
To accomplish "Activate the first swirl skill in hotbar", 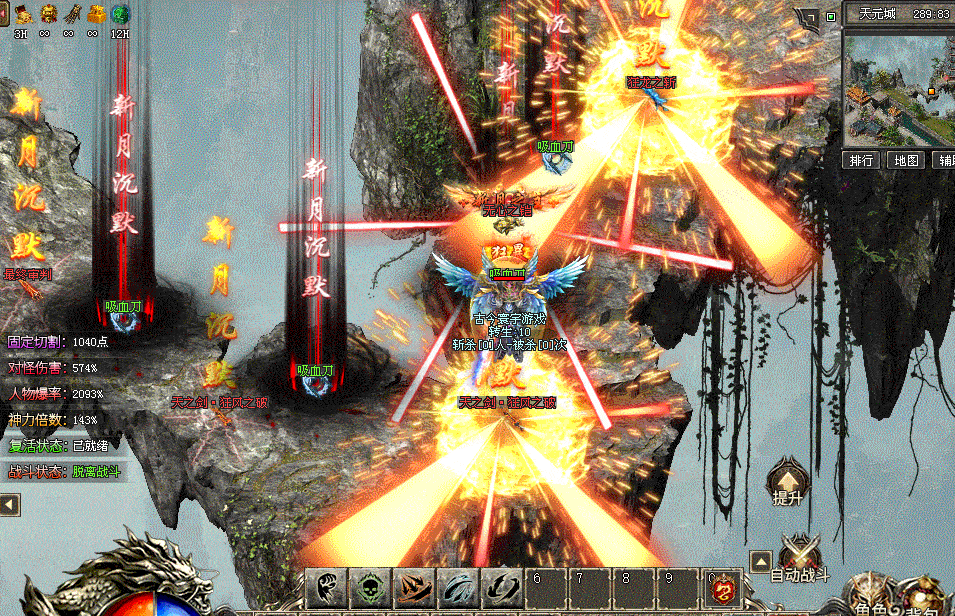I will 327,587.
